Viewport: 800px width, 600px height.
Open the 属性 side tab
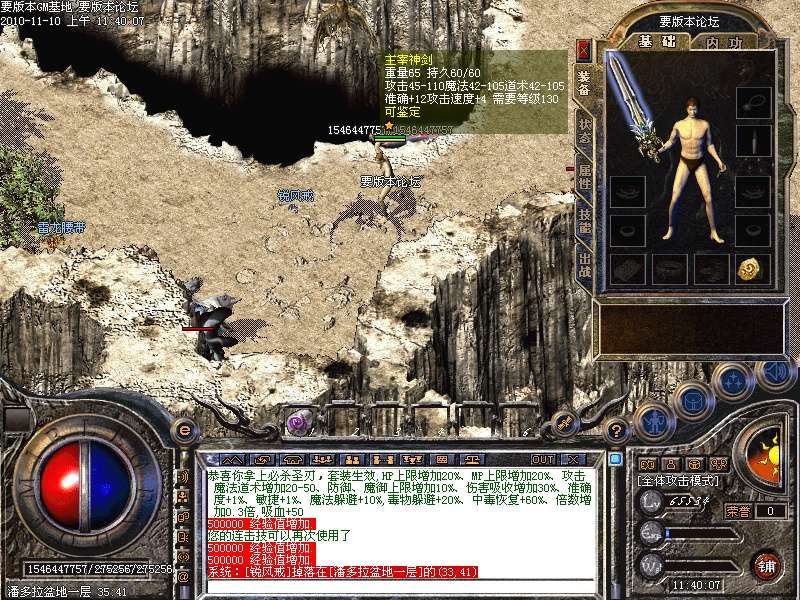584,178
